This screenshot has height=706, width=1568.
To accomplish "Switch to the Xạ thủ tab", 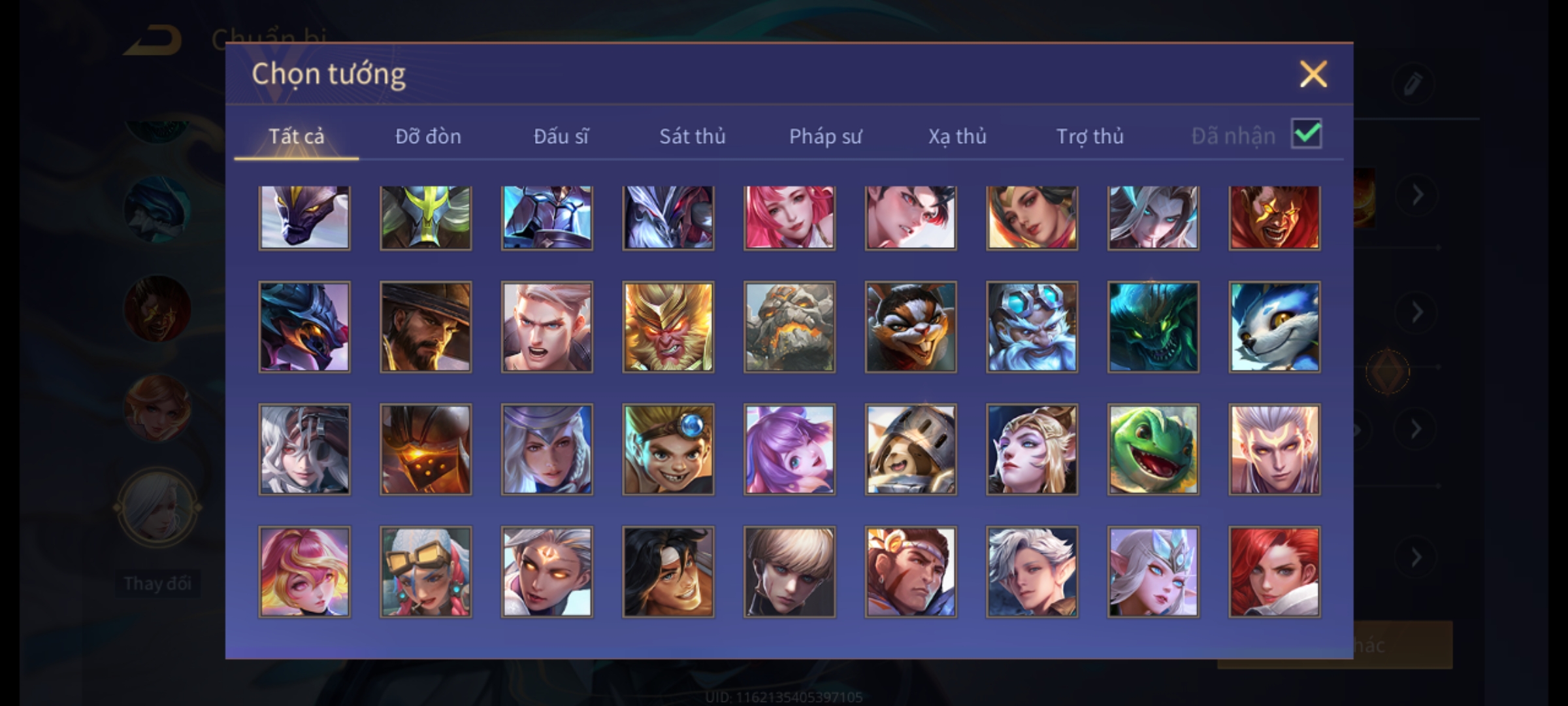I will [957, 136].
